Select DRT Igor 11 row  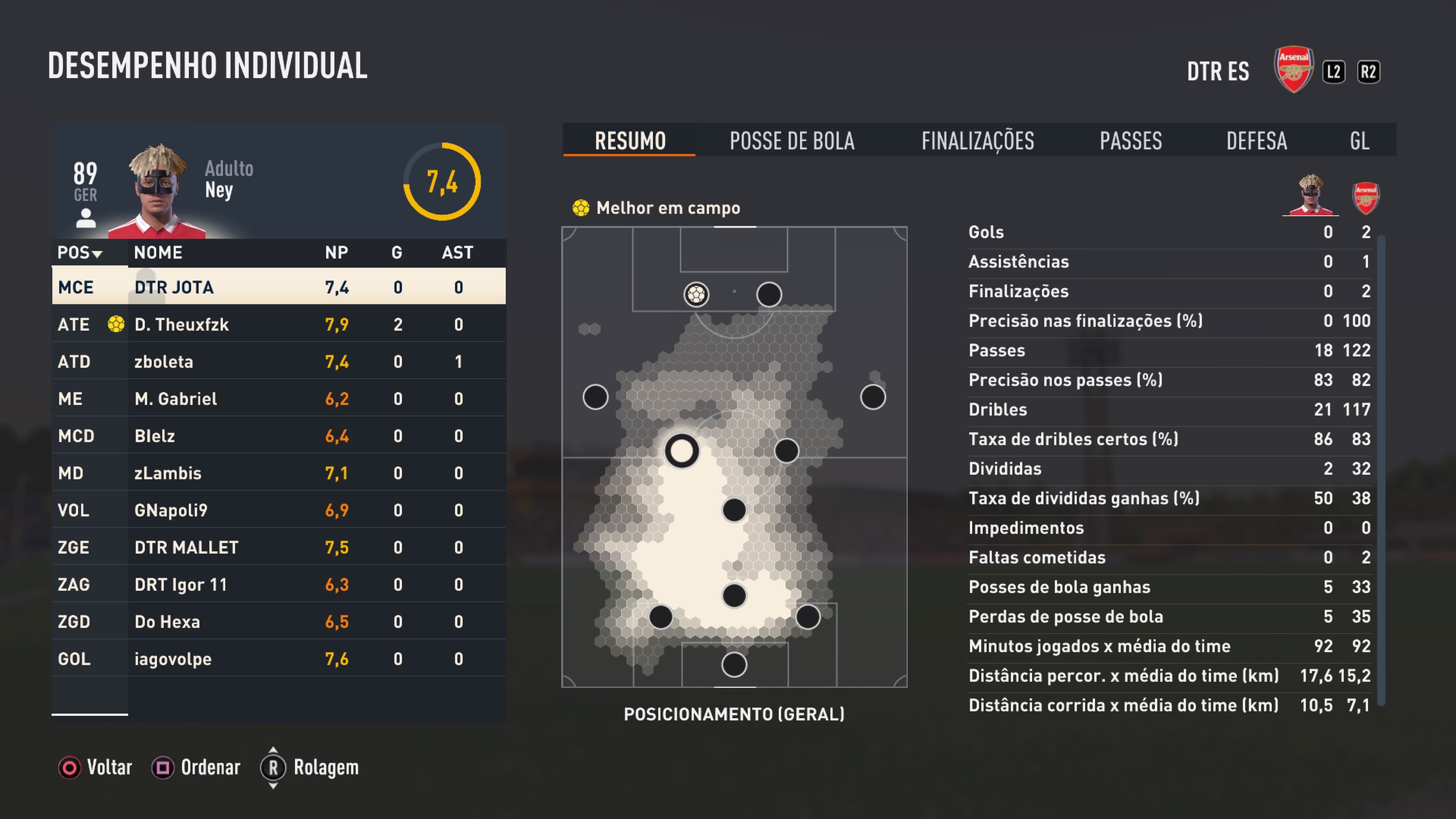(x=279, y=584)
